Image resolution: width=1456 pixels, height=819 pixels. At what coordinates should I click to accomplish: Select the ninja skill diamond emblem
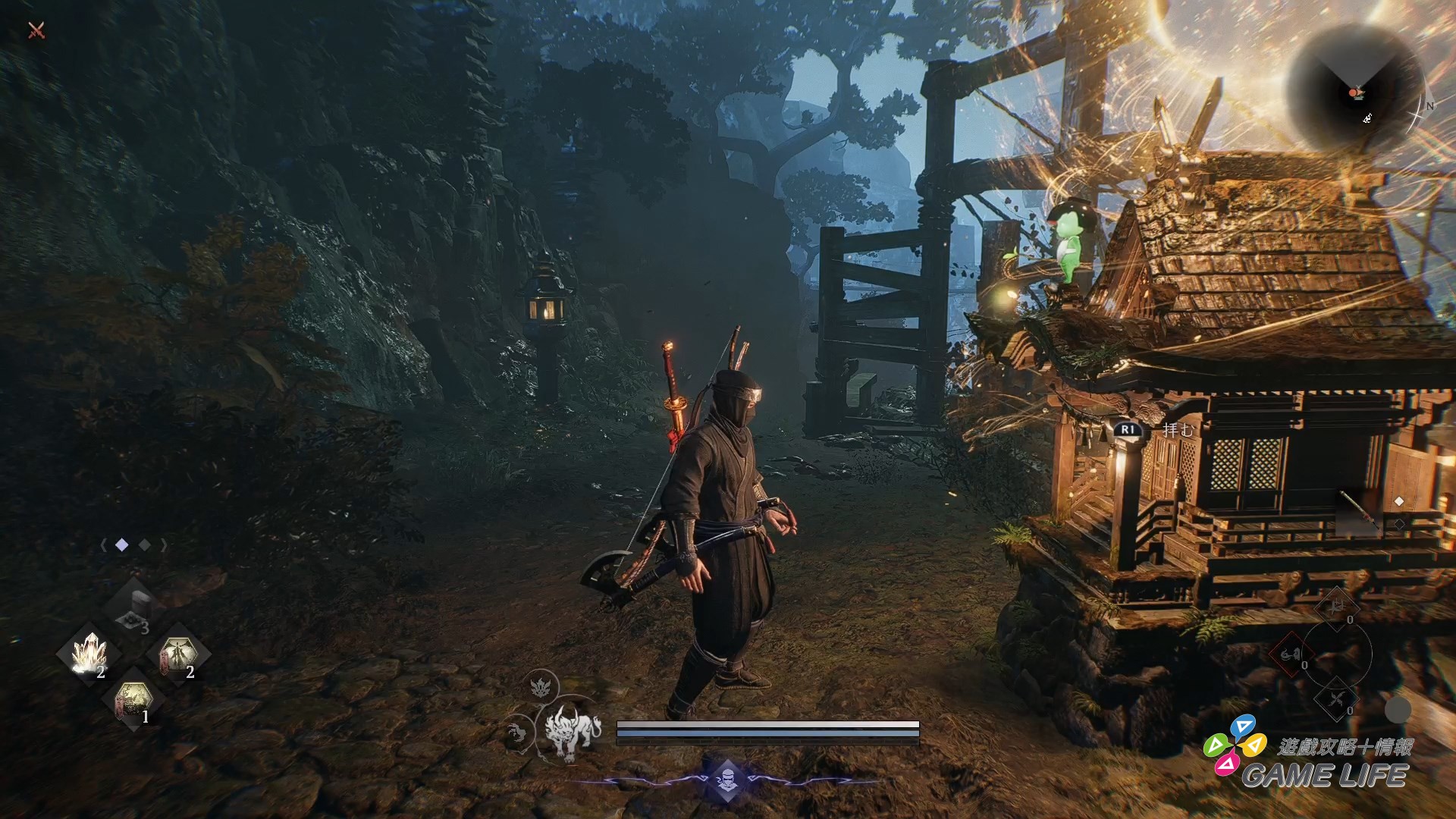pyautogui.click(x=726, y=782)
